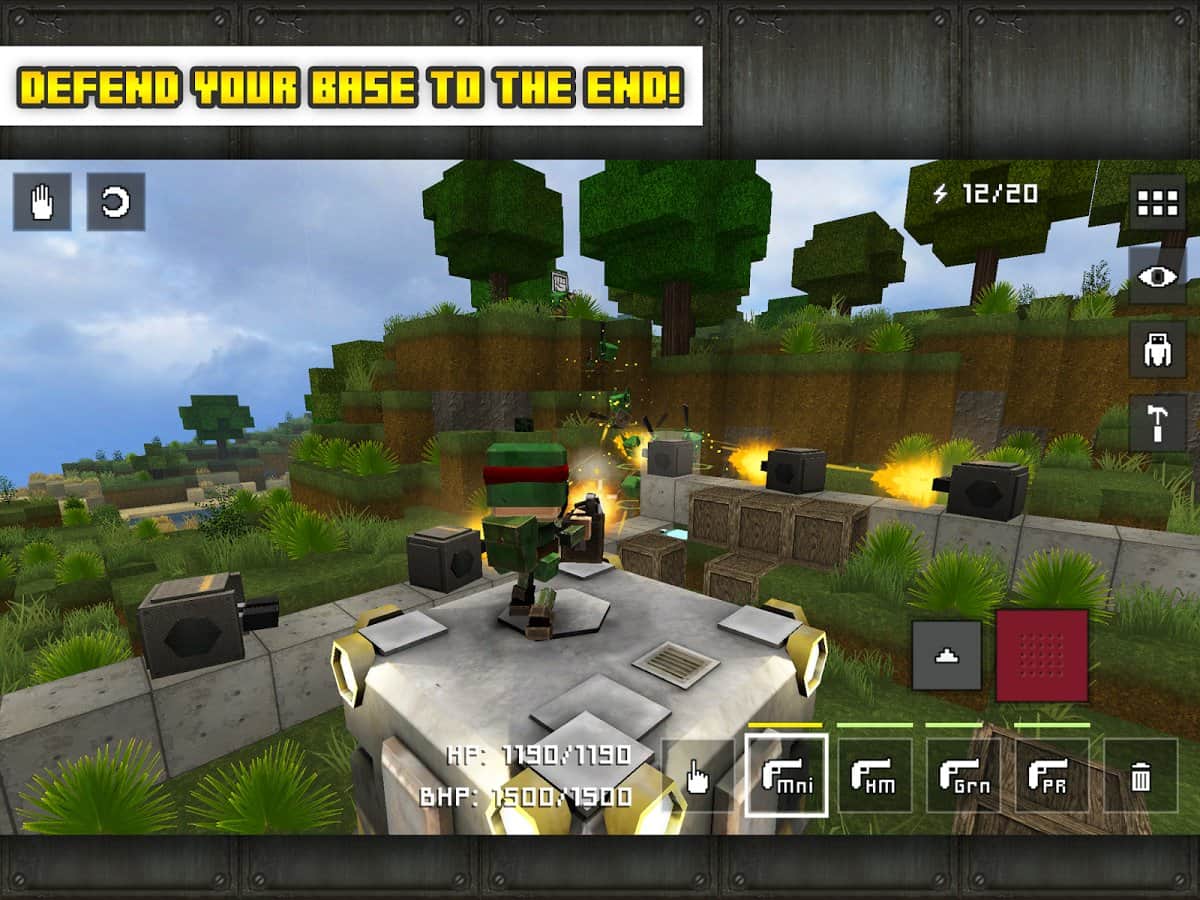
Task: Tap the small jump arrow button
Action: (x=946, y=655)
